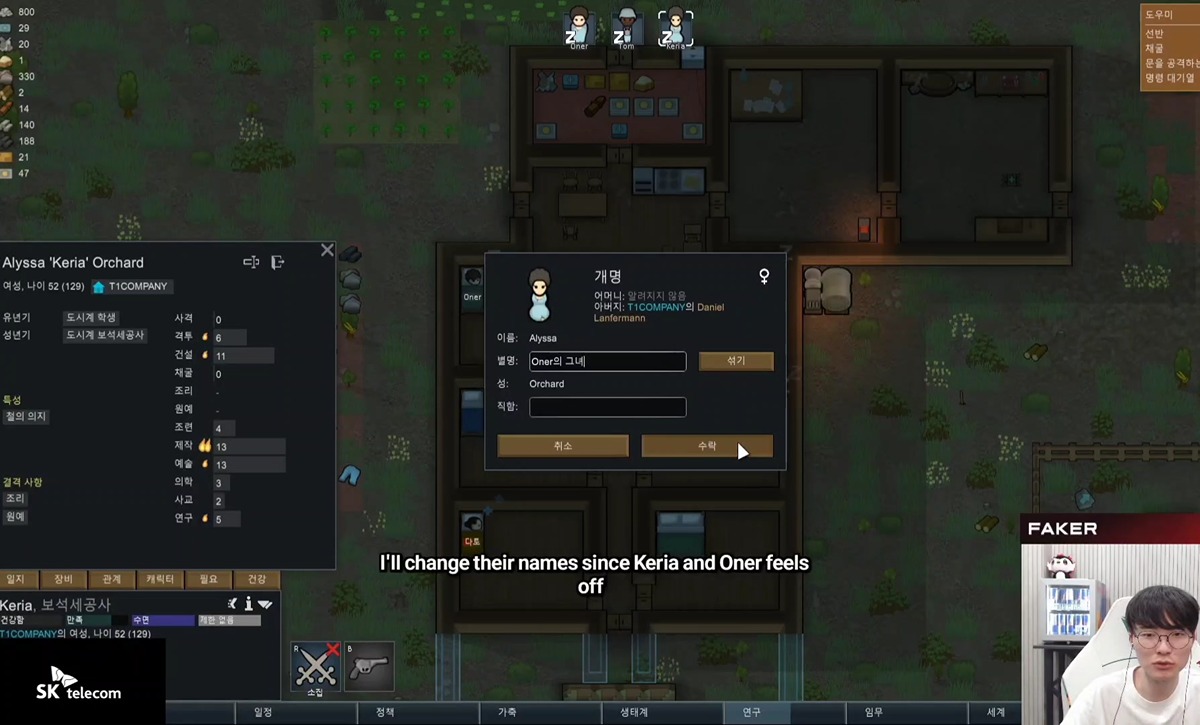Show the 관계 social tab
The width and height of the screenshot is (1200, 725).
click(111, 579)
